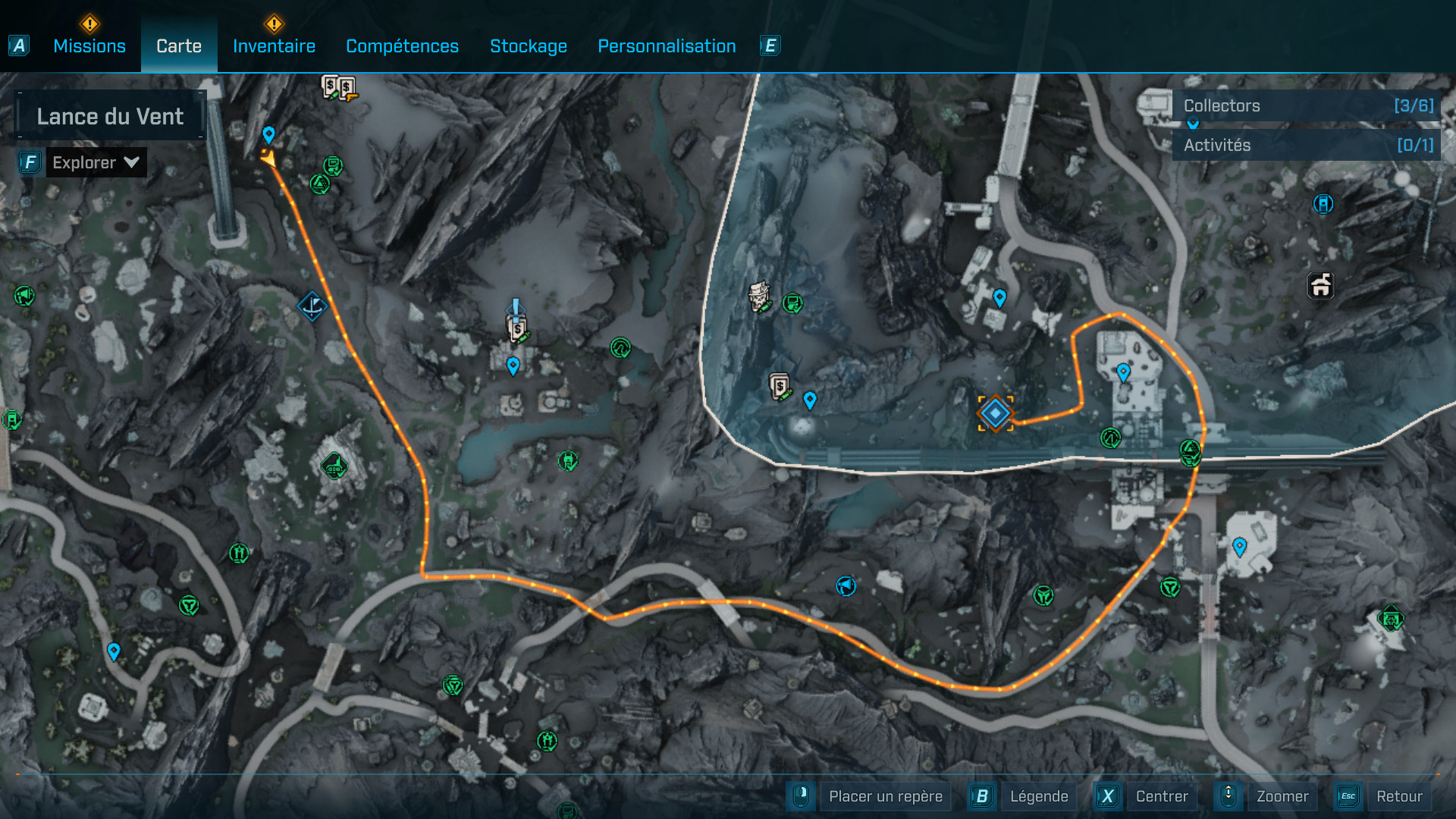The height and width of the screenshot is (819, 1456).
Task: Go to the Compétences tab
Action: 402,46
